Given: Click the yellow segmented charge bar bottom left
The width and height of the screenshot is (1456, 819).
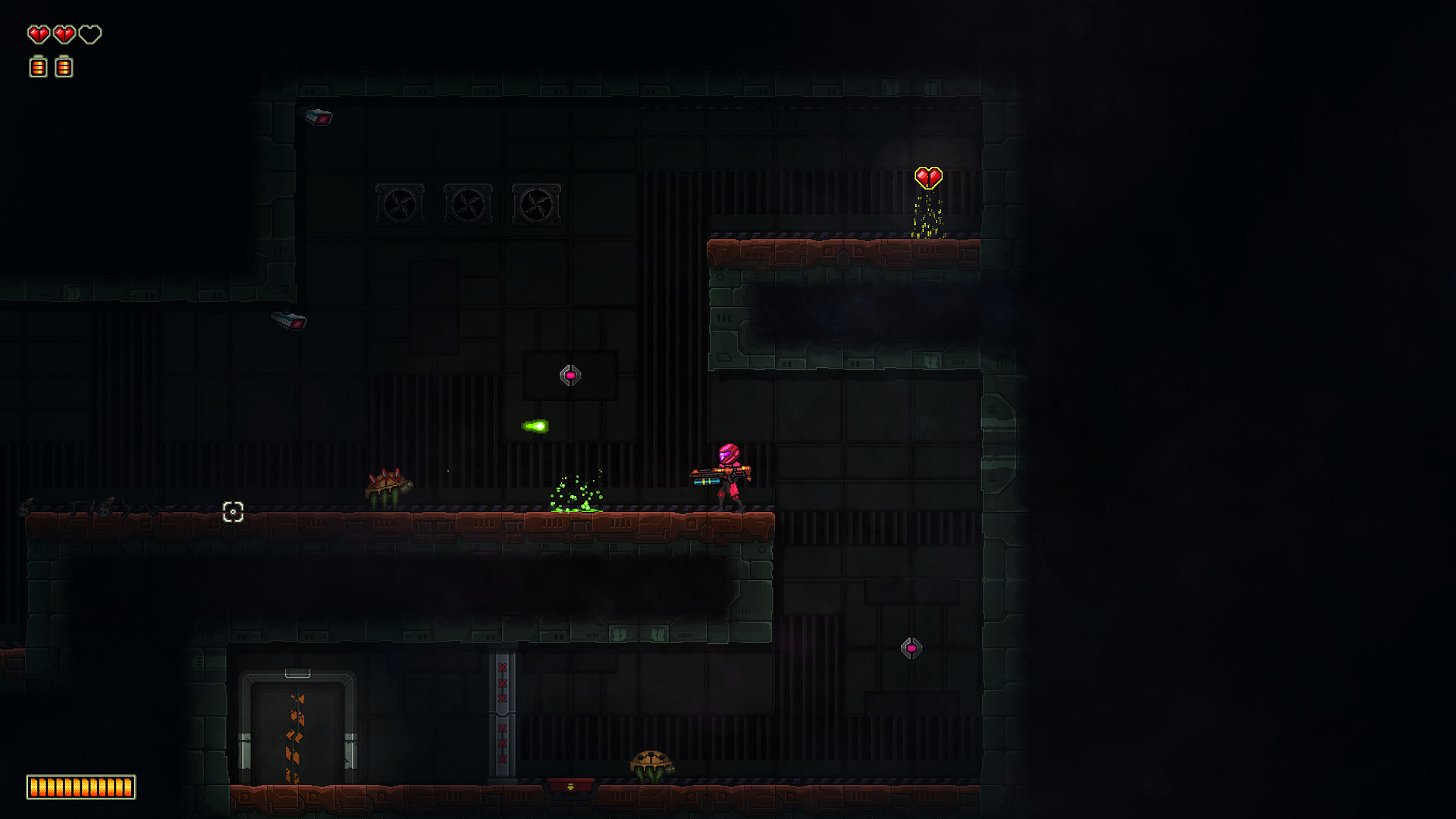Looking at the screenshot, I should pyautogui.click(x=80, y=787).
